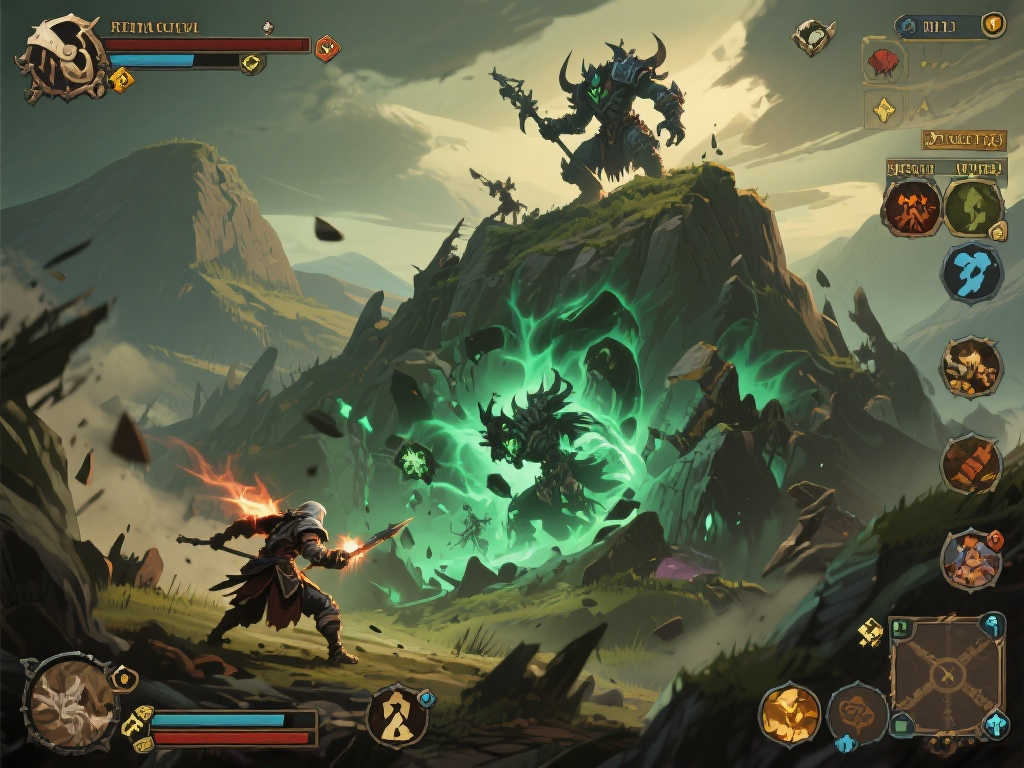Activate the golden creature ability icon
The width and height of the screenshot is (1024, 768).
pos(970,367)
